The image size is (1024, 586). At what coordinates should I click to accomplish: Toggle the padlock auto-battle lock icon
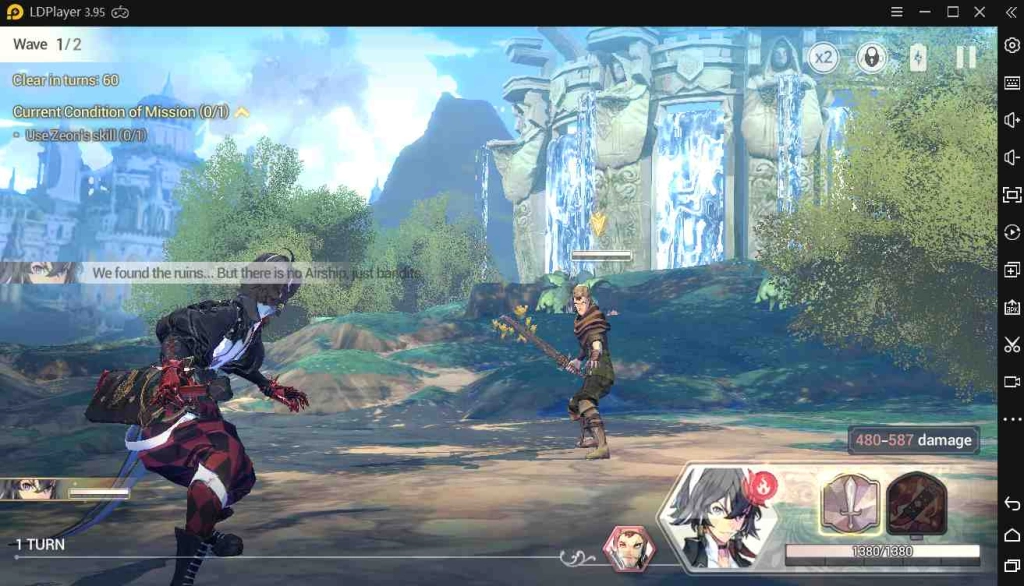871,58
